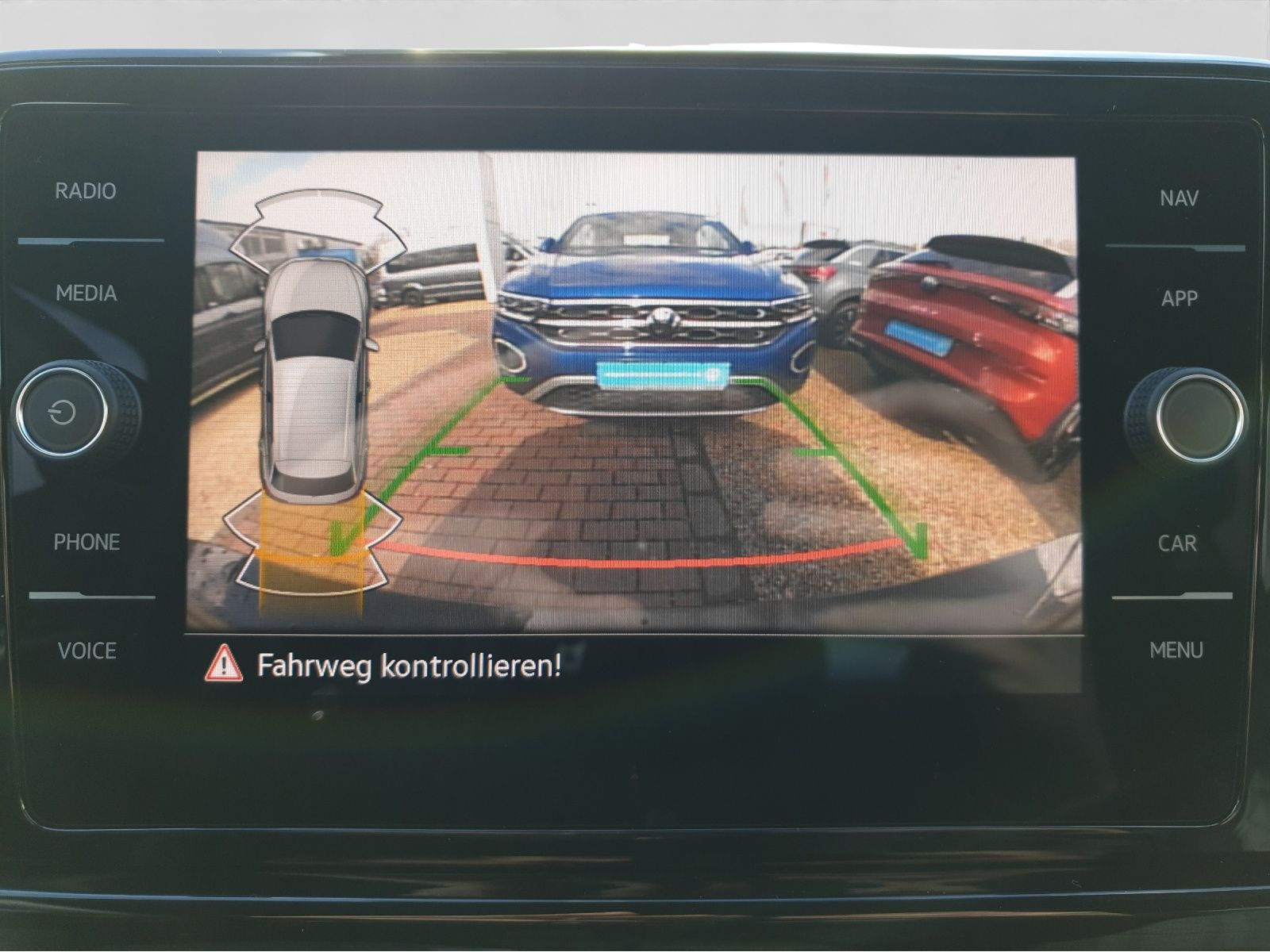The width and height of the screenshot is (1270, 952).
Task: Open the main MENU
Action: pyautogui.click(x=1176, y=651)
